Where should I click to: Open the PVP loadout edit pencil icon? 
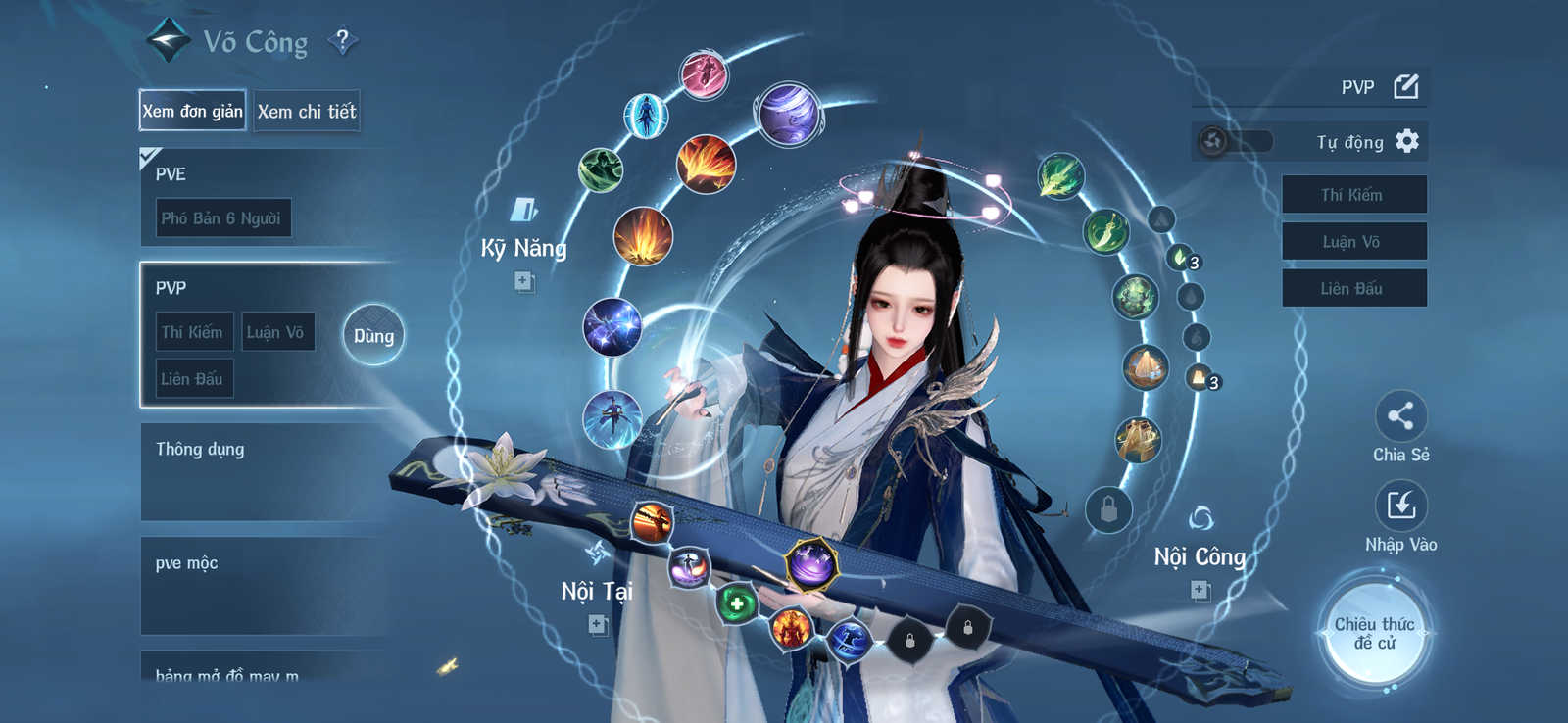1405,86
